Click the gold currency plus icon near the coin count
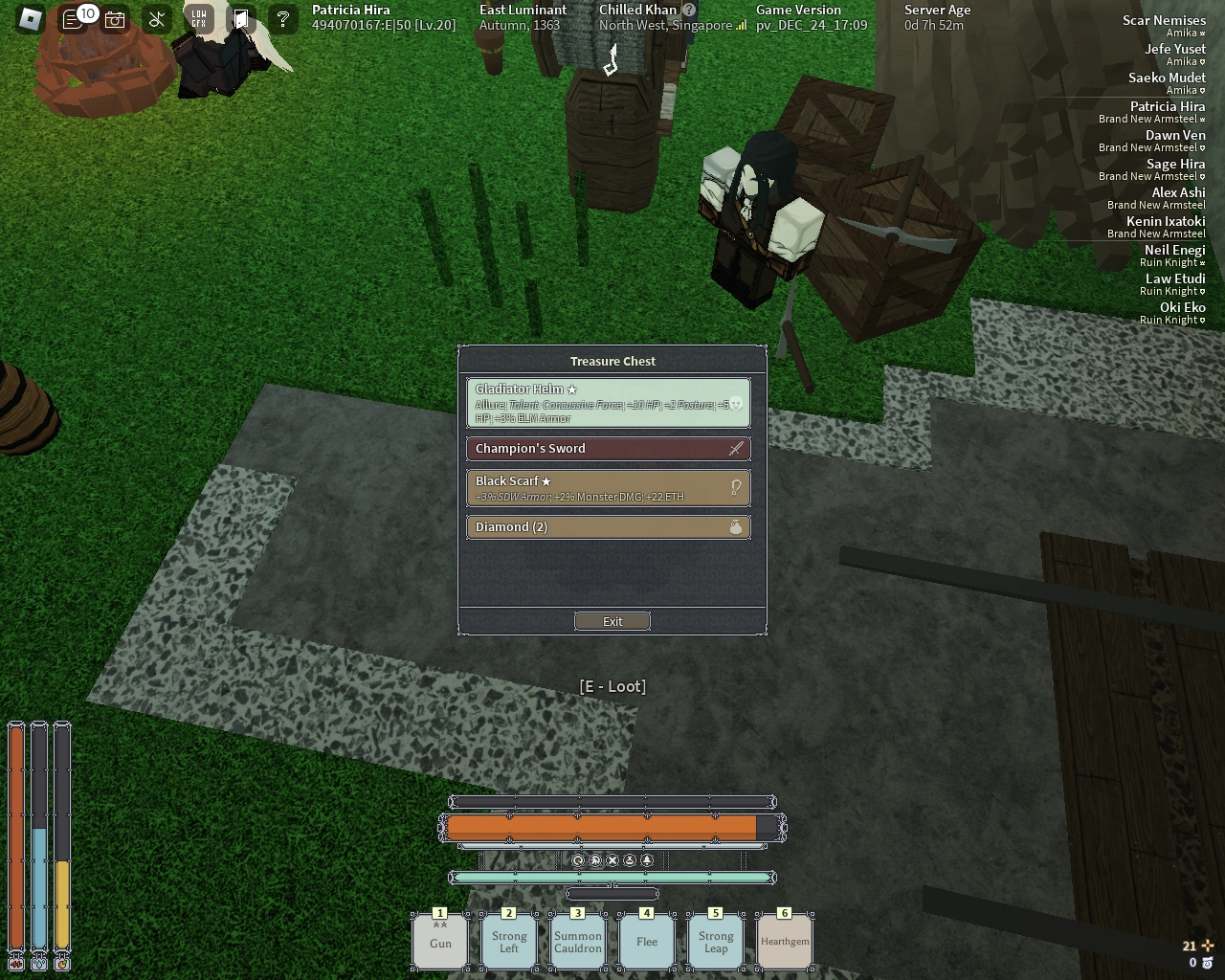This screenshot has height=980, width=1225. [1209, 946]
